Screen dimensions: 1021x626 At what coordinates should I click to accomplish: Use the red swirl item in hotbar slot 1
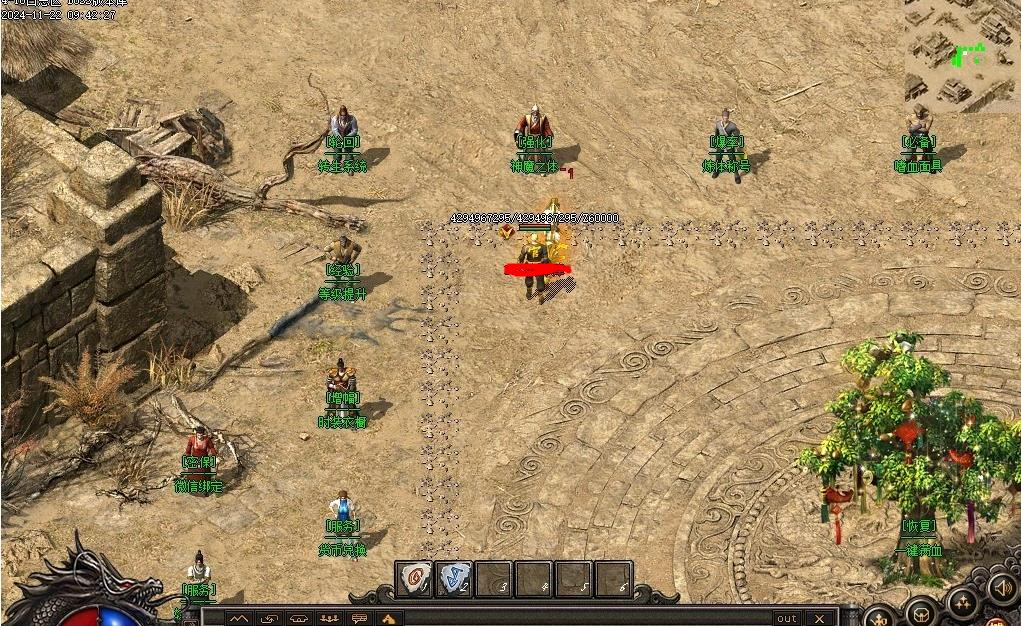[415, 579]
